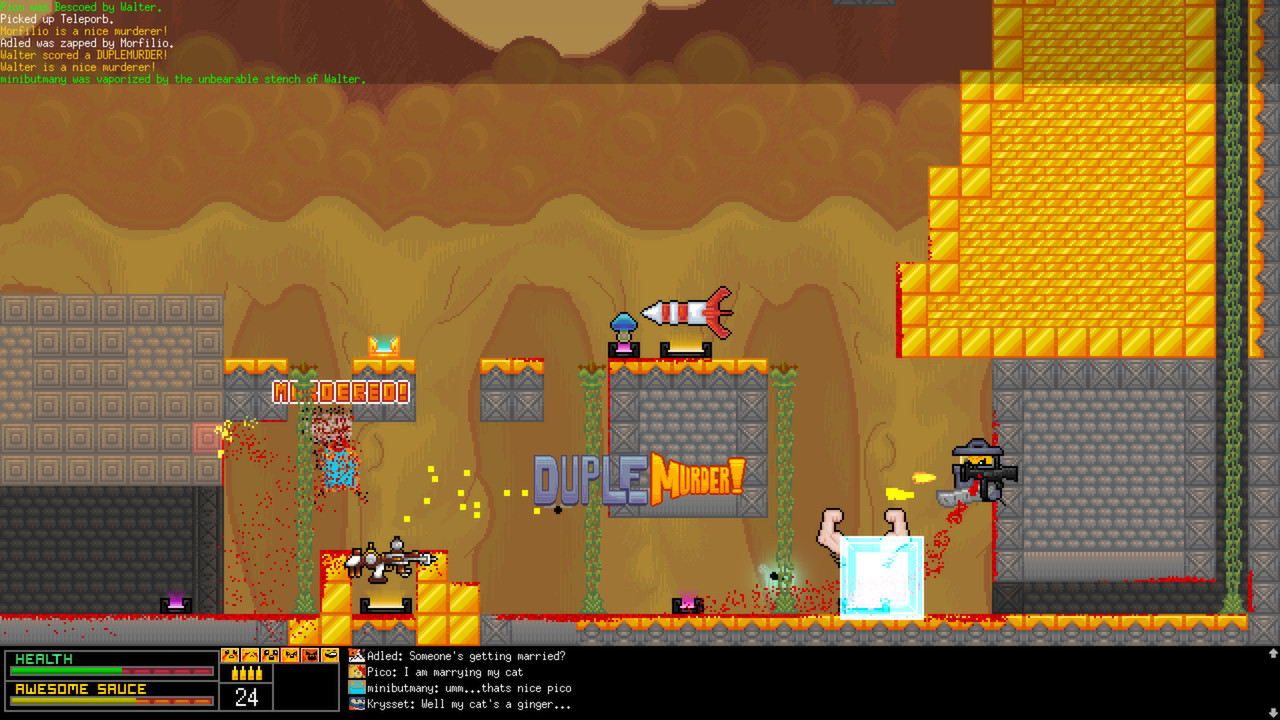Image resolution: width=1280 pixels, height=720 pixels.
Task: Click the surprised open-mouth face emote
Action: 268,656
